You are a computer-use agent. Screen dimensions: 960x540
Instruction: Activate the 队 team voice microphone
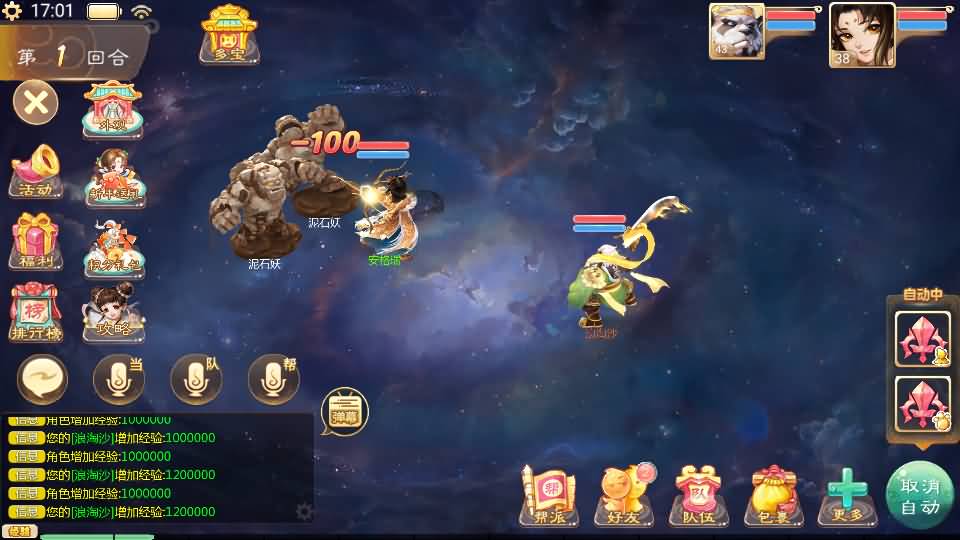[x=195, y=379]
